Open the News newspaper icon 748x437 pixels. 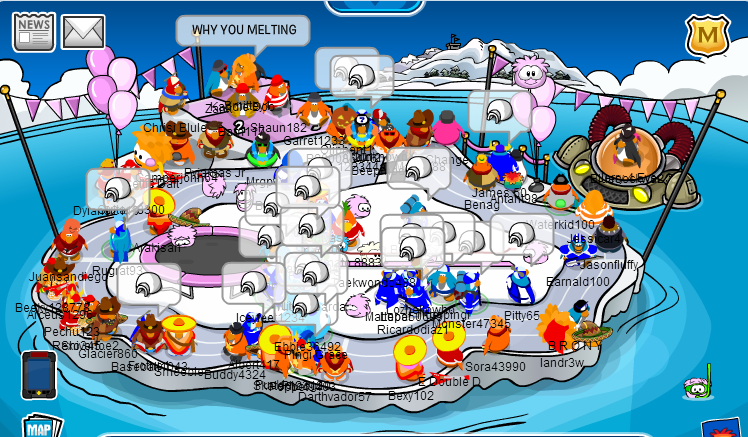(x=33, y=32)
